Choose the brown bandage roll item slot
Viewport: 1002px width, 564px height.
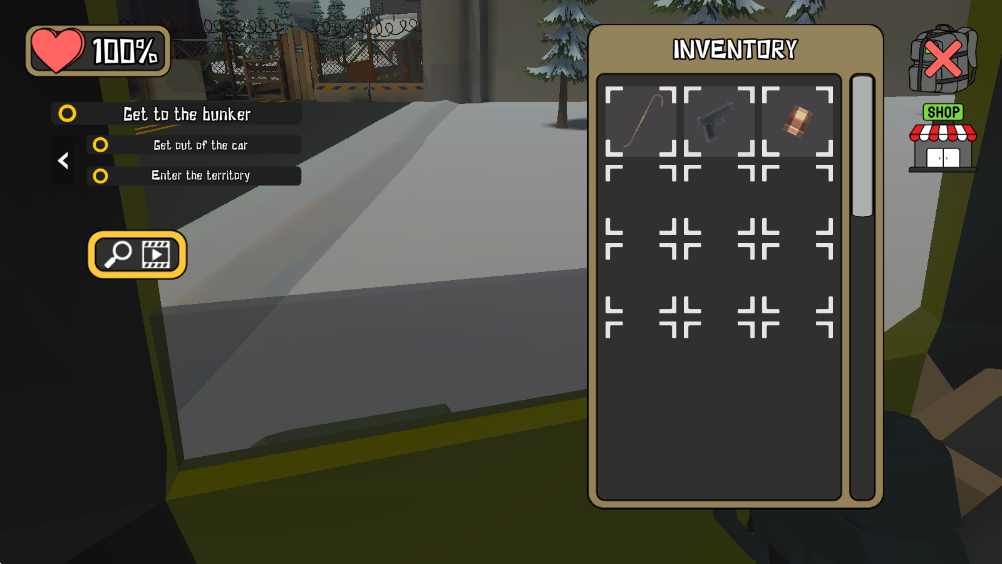[x=797, y=121]
